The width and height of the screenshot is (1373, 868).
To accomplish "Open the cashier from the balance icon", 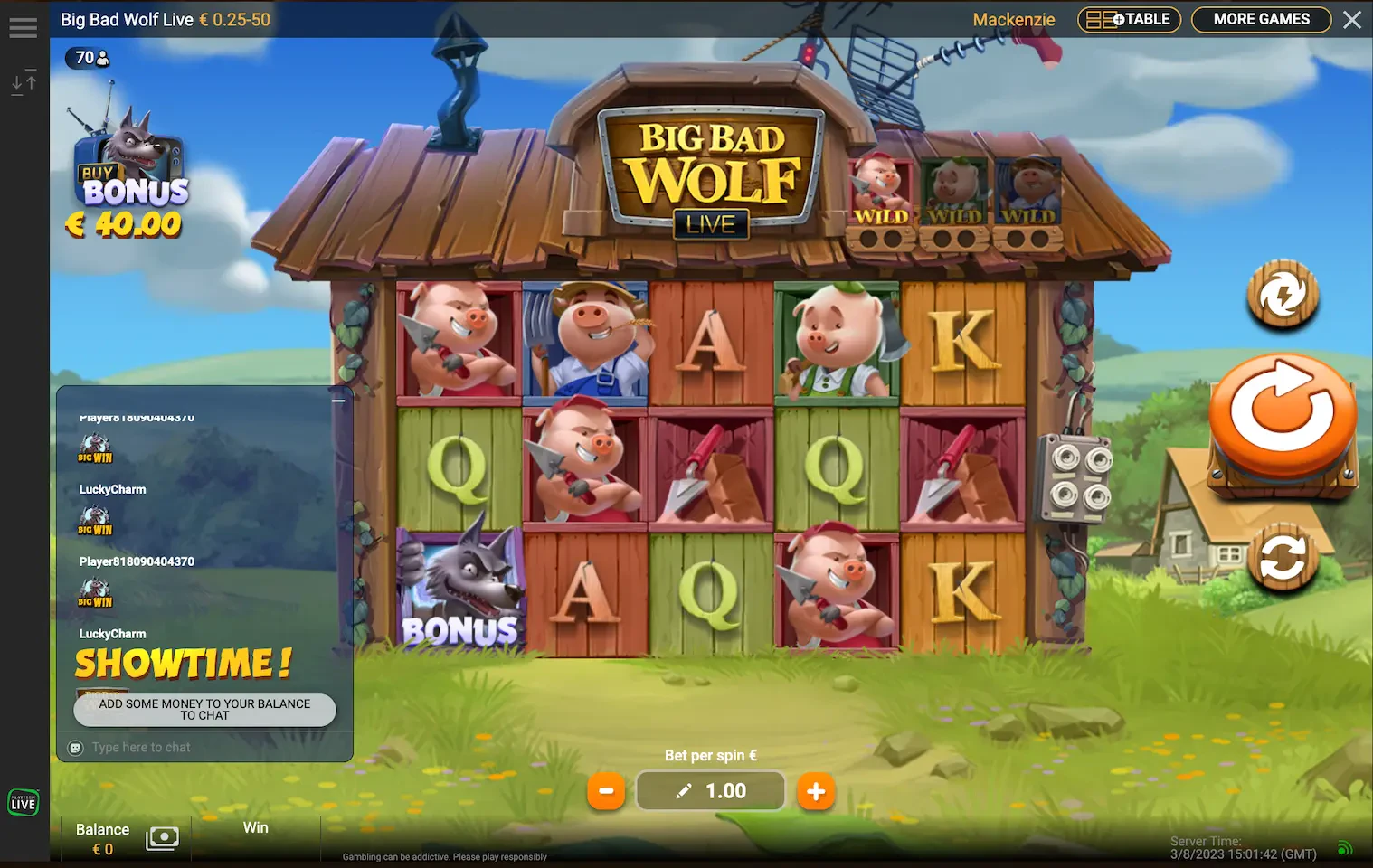I will [x=162, y=839].
